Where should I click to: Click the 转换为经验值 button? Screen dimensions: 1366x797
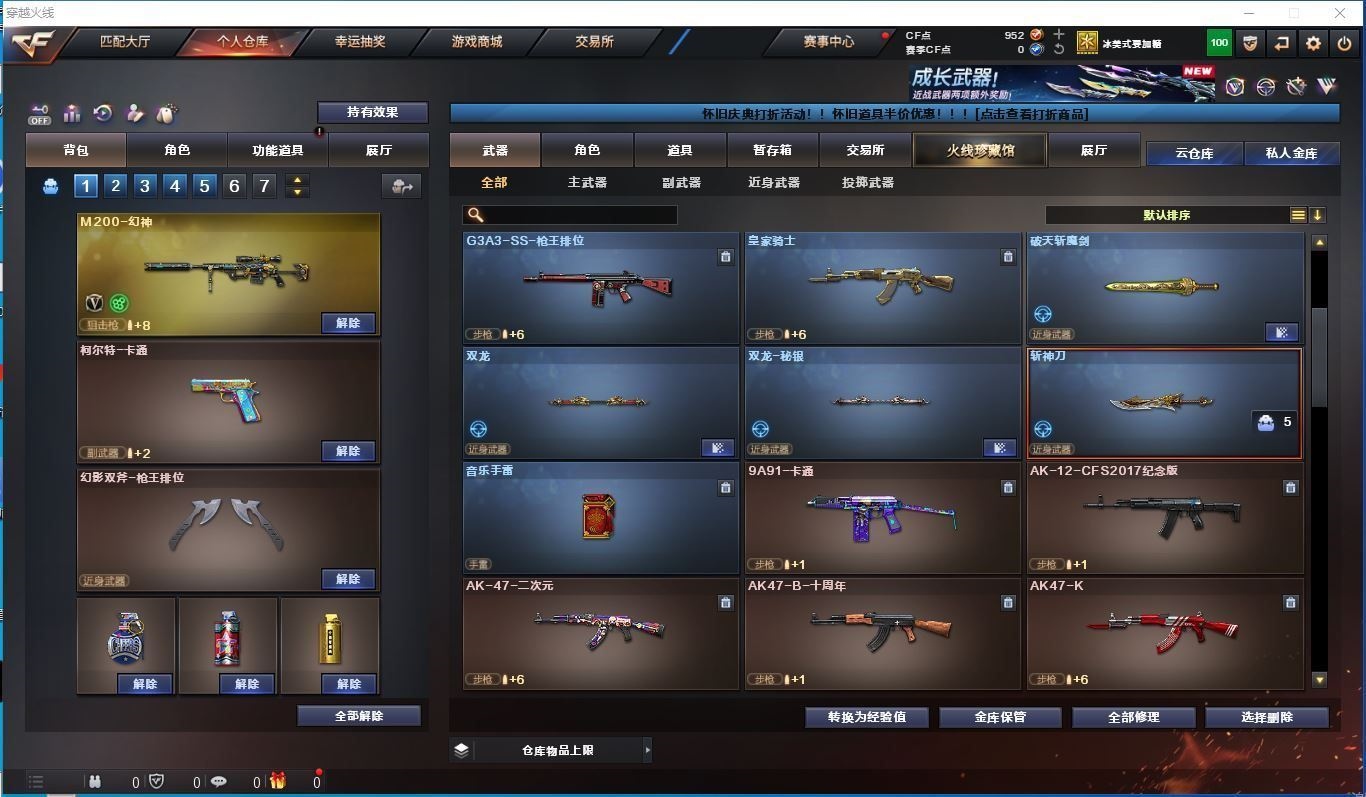tap(867, 717)
